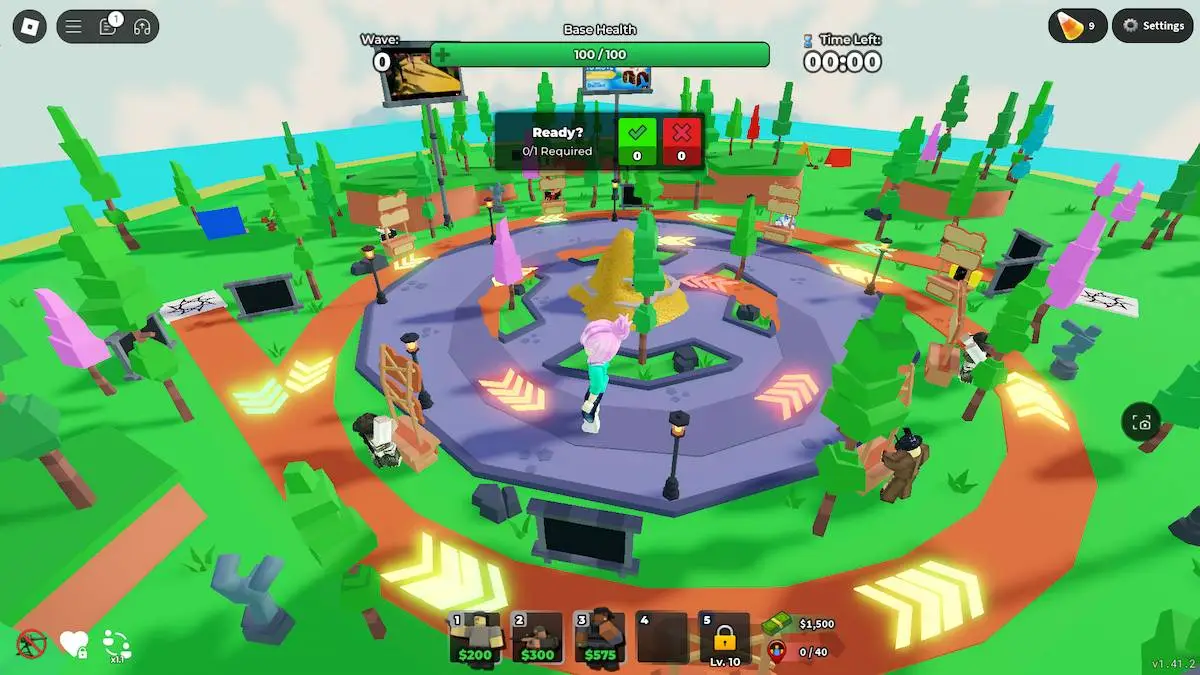The image size is (1200, 675).
Task: Click the candy corn currency counter
Action: point(1078,26)
